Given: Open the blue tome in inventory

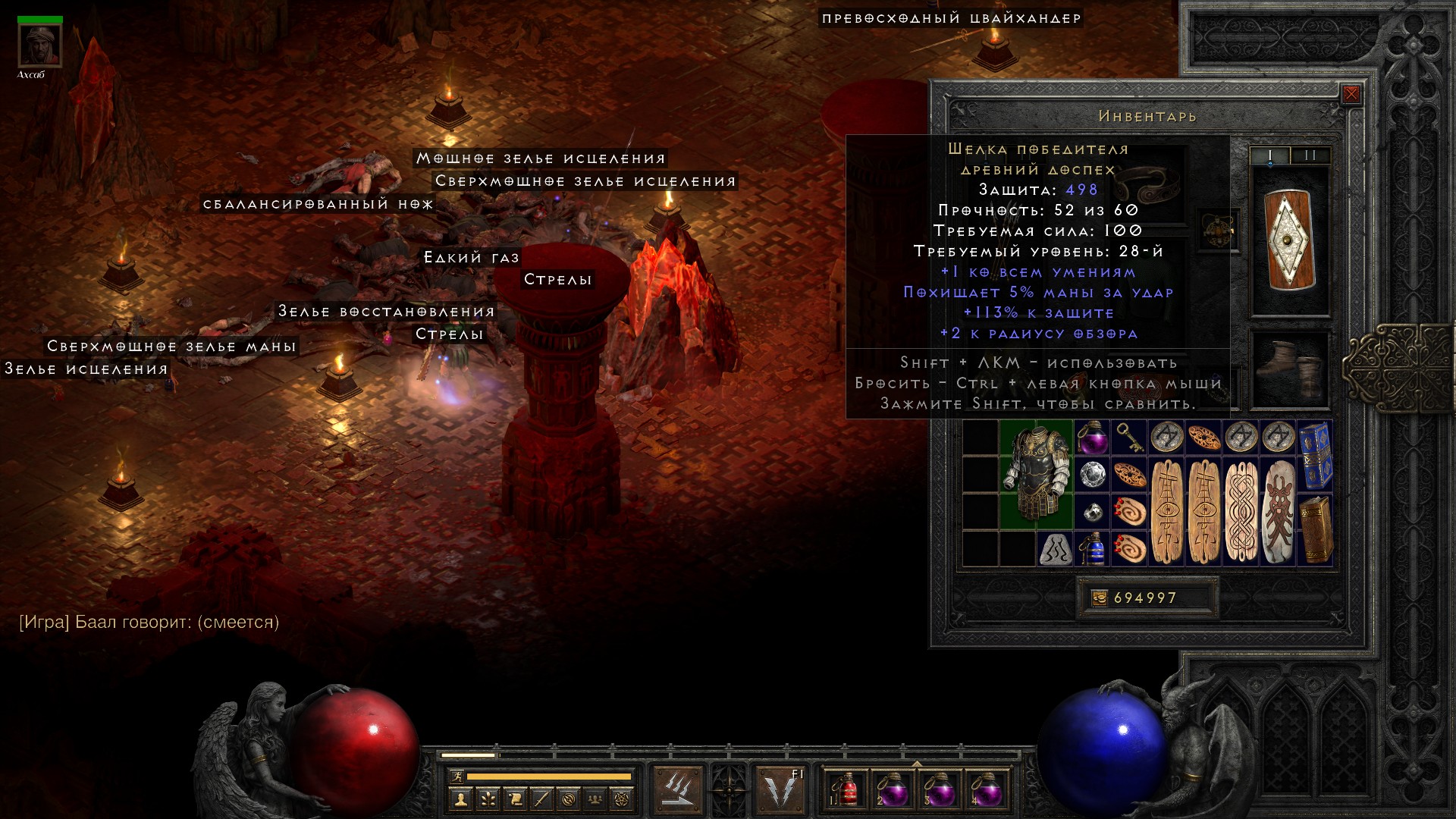Looking at the screenshot, I should [1316, 457].
